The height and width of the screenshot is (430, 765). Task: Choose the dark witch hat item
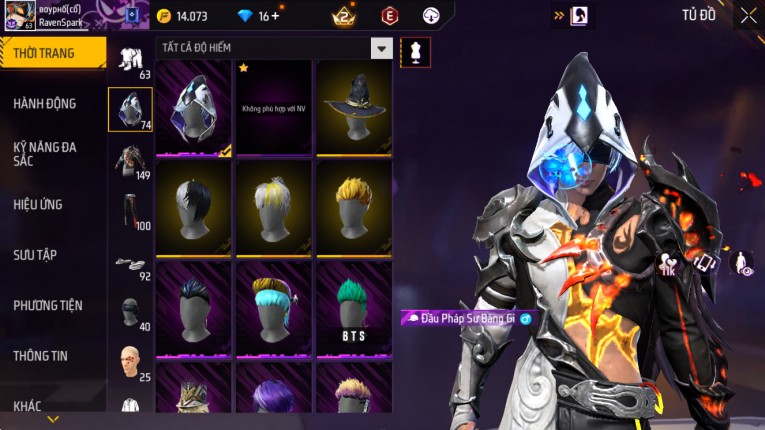(x=355, y=108)
